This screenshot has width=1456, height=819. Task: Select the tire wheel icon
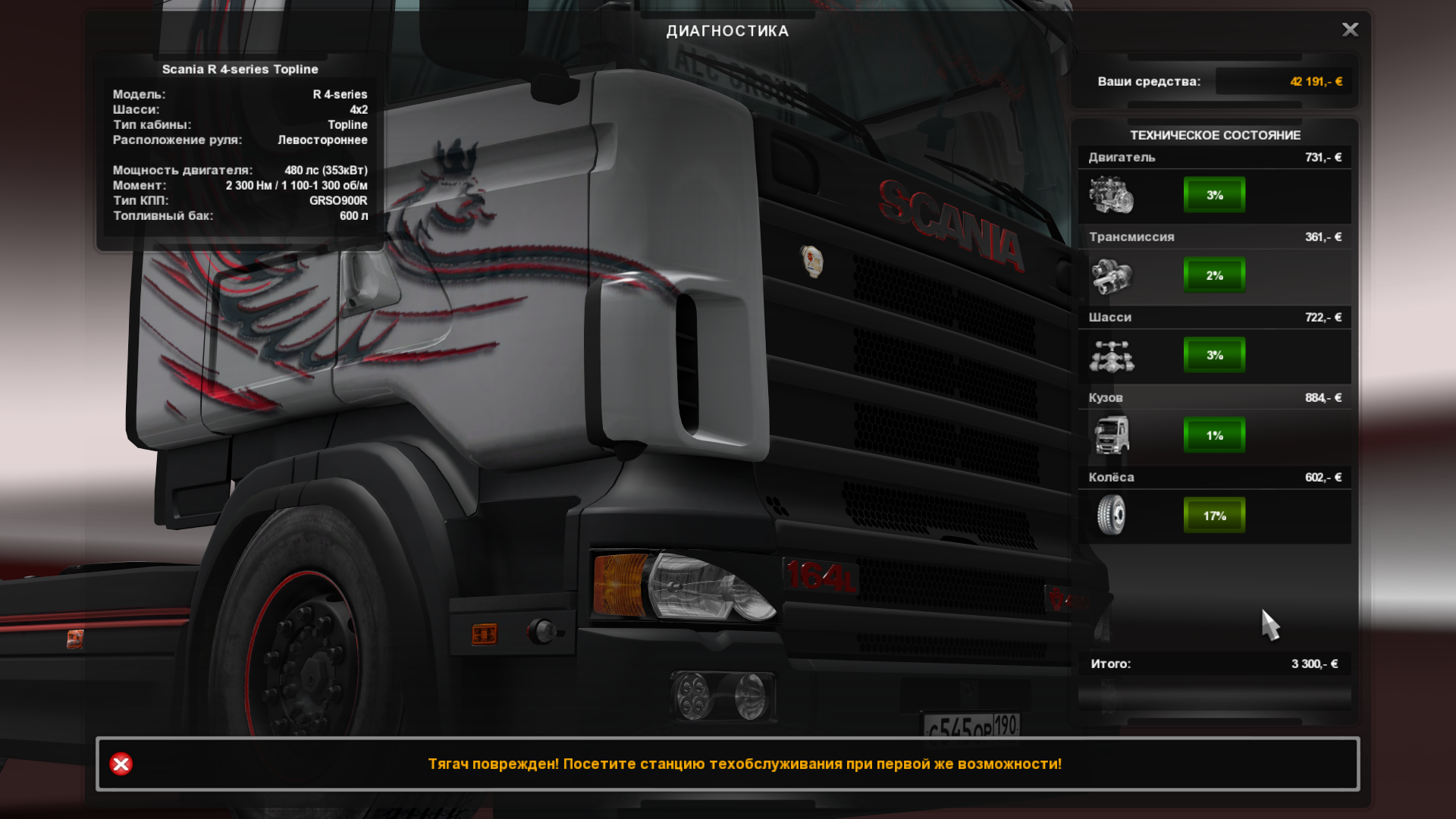tap(1111, 515)
